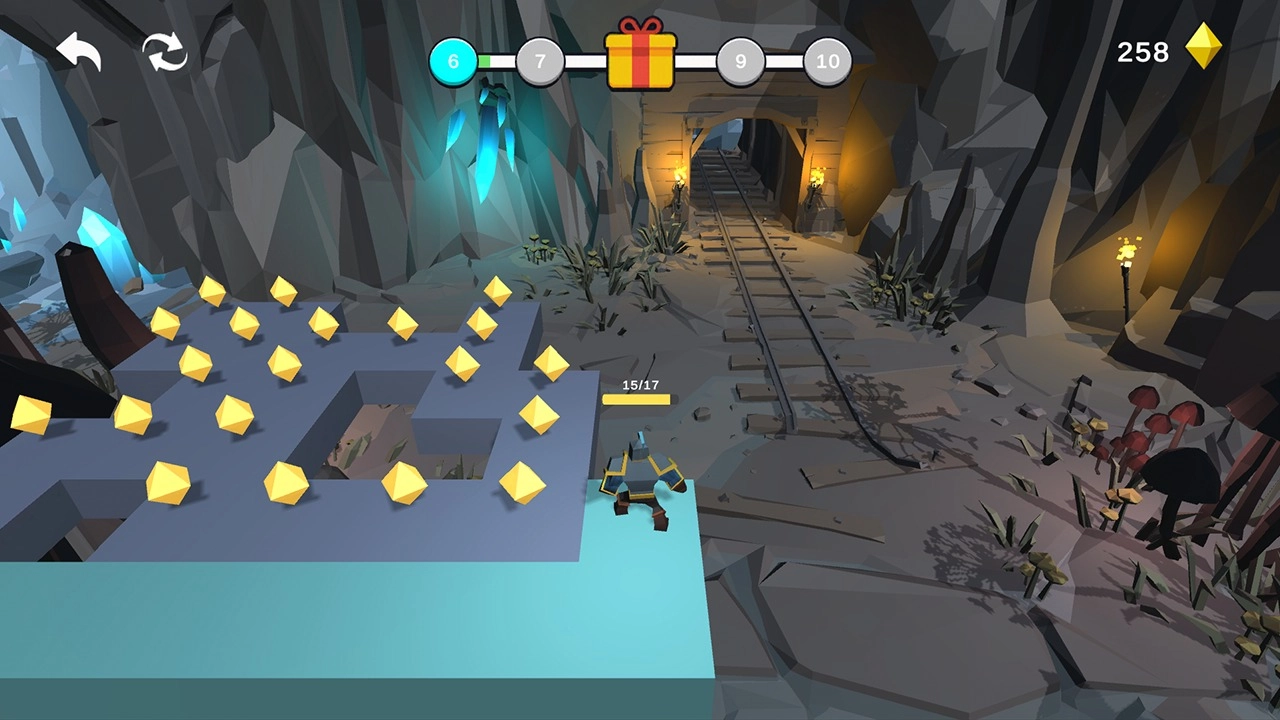1280x720 pixels.
Task: Click the undo arrow icon
Action: tap(78, 52)
